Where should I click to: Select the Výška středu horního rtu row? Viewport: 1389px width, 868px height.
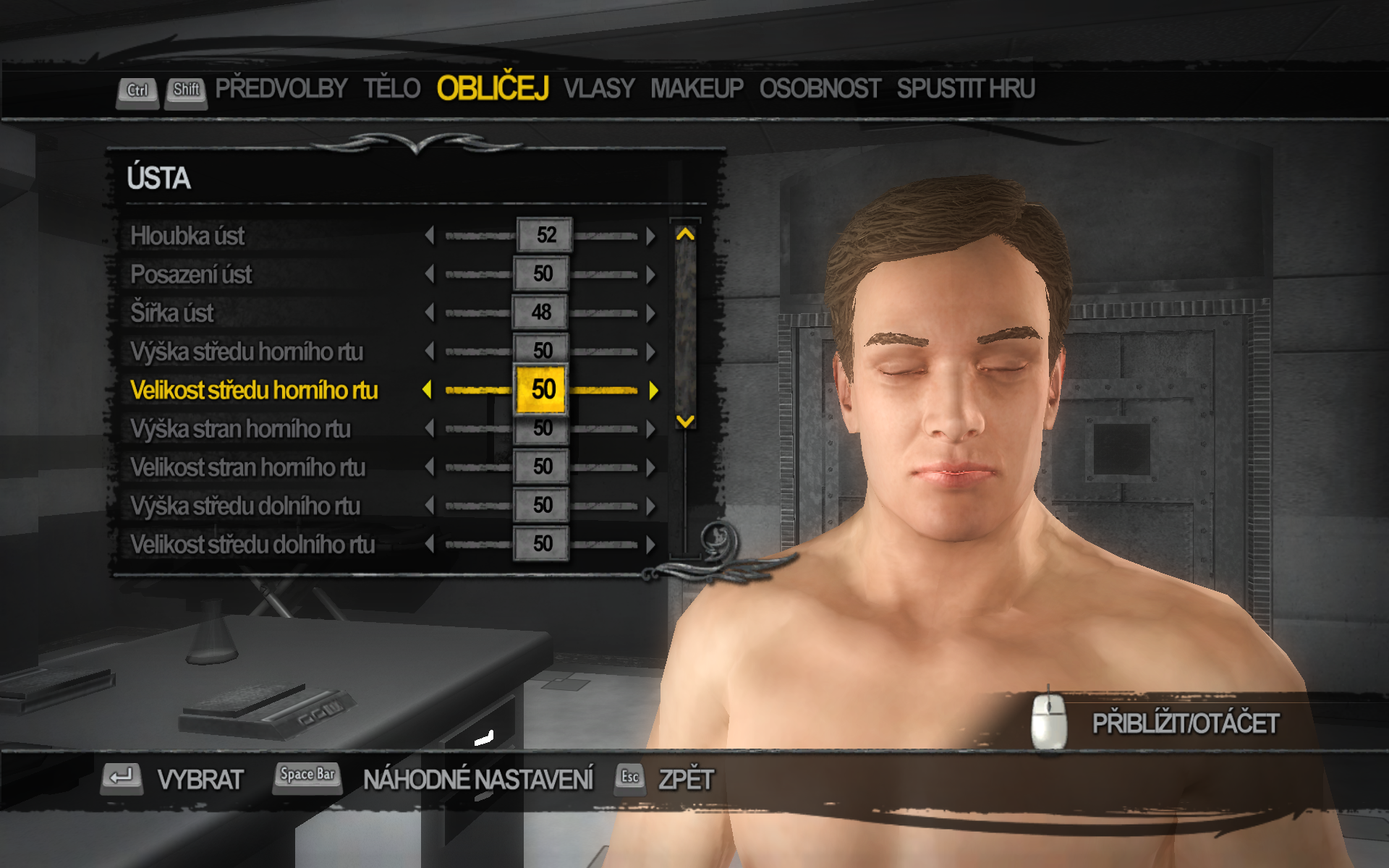click(x=247, y=352)
